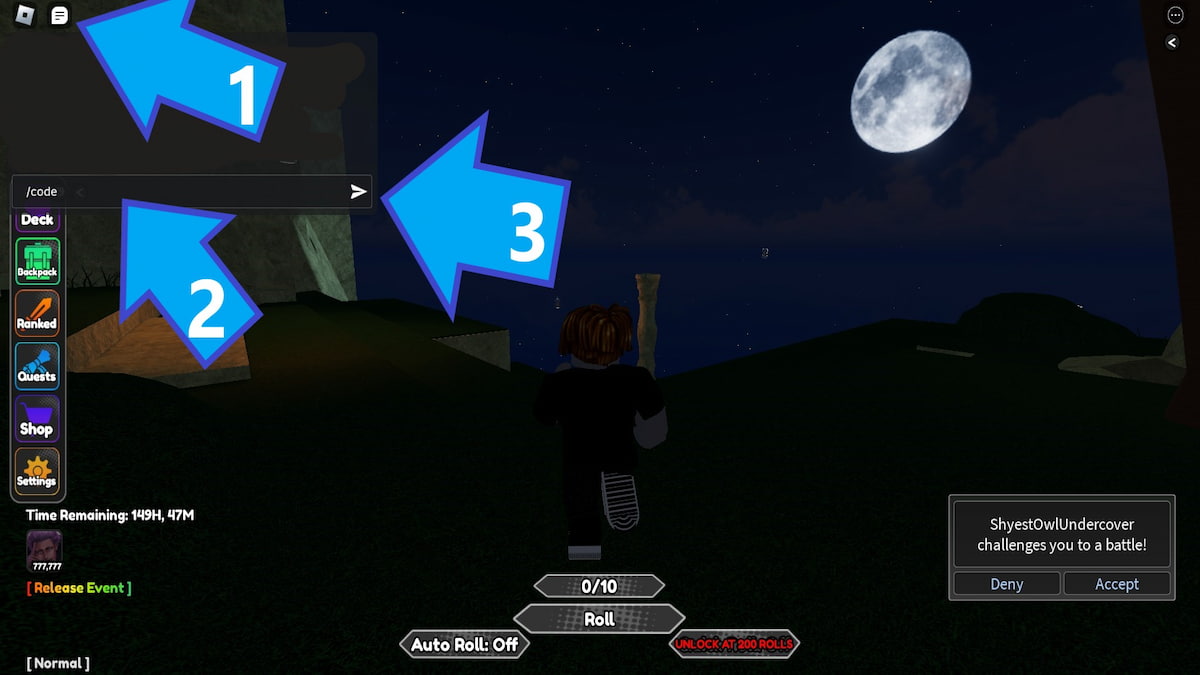Viewport: 1200px width, 675px height.
Task: Deny the battle challenge
Action: (x=1006, y=584)
